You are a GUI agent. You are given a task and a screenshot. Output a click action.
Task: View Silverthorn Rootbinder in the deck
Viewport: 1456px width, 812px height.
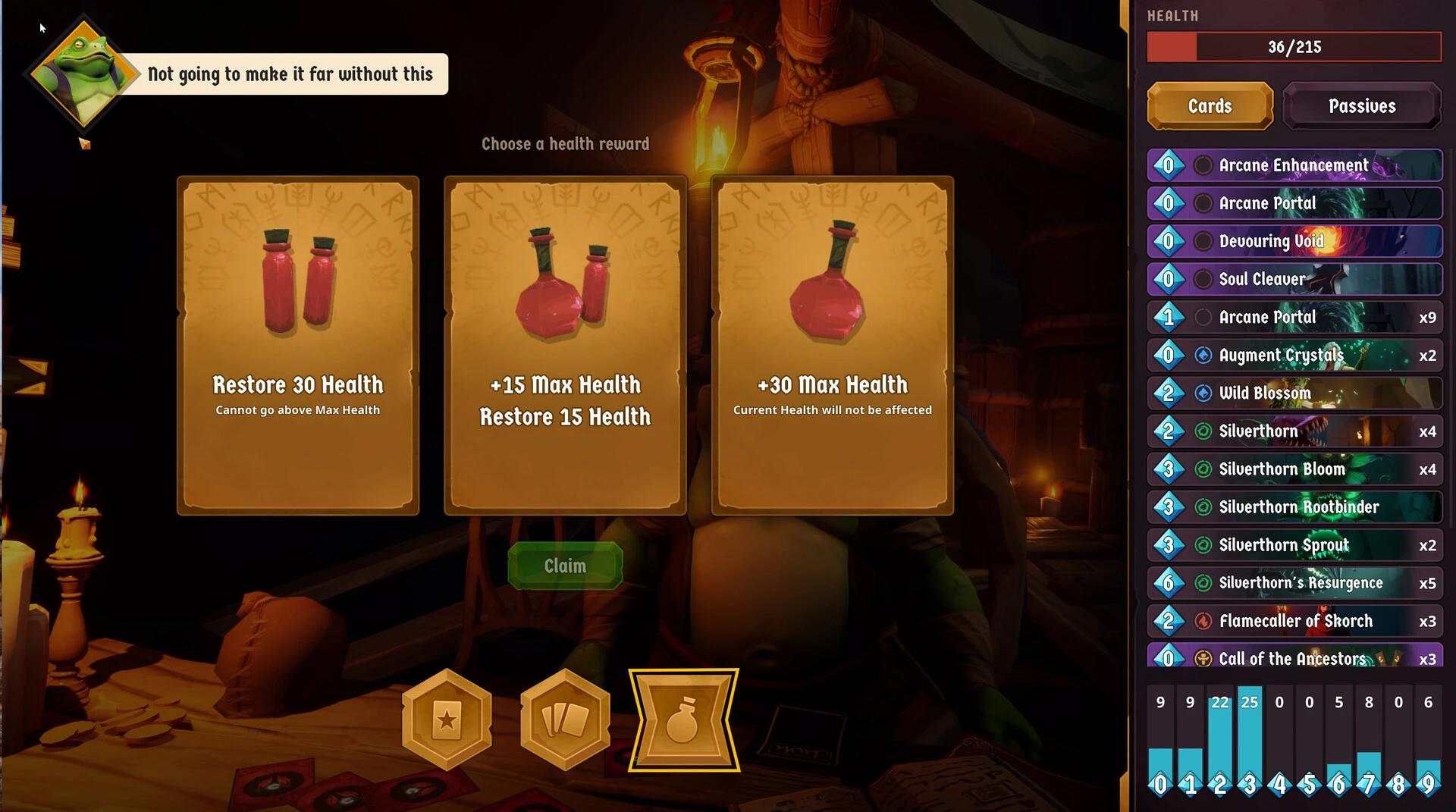1294,507
